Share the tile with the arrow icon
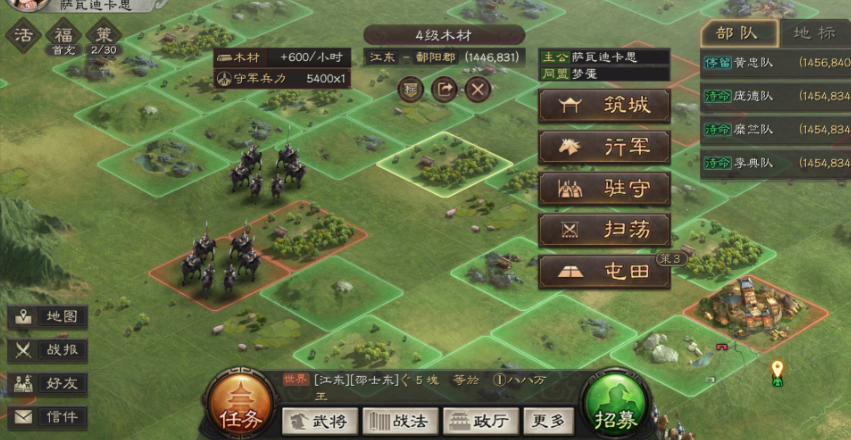Screen dimensions: 851x440 (x=444, y=89)
